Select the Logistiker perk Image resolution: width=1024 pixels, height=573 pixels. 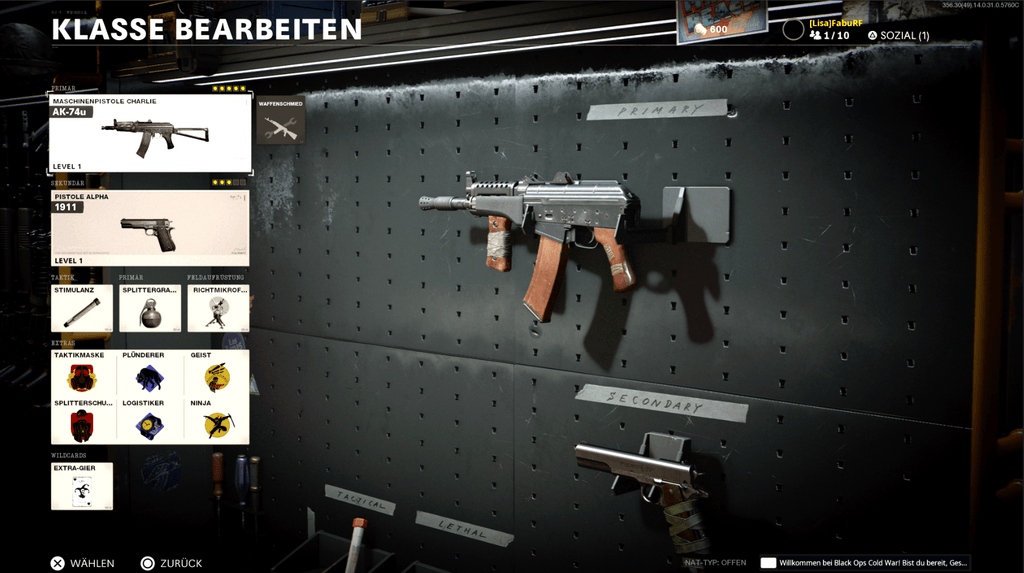(x=150, y=420)
